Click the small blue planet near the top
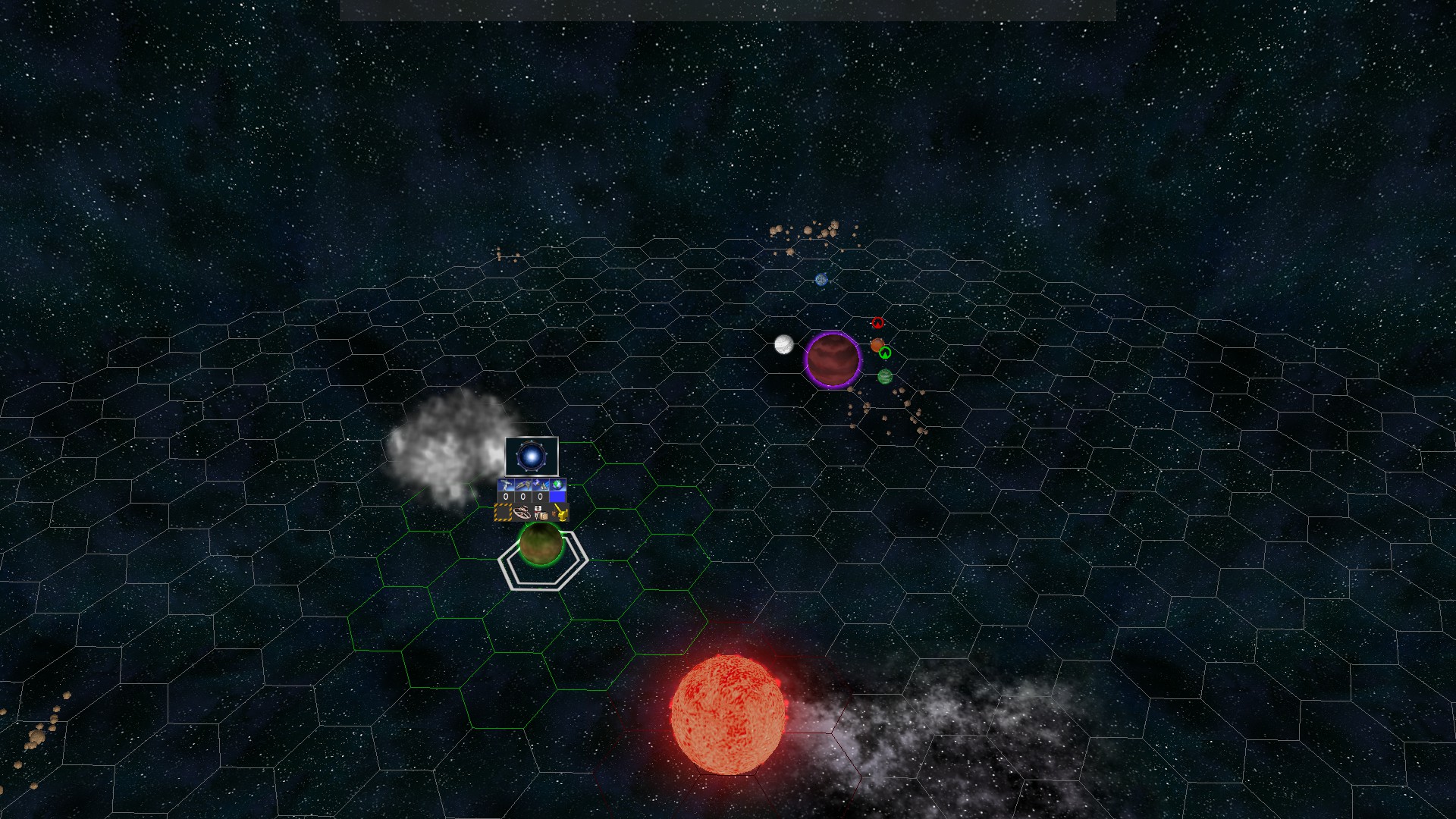Viewport: 1456px width, 819px height. click(x=820, y=281)
